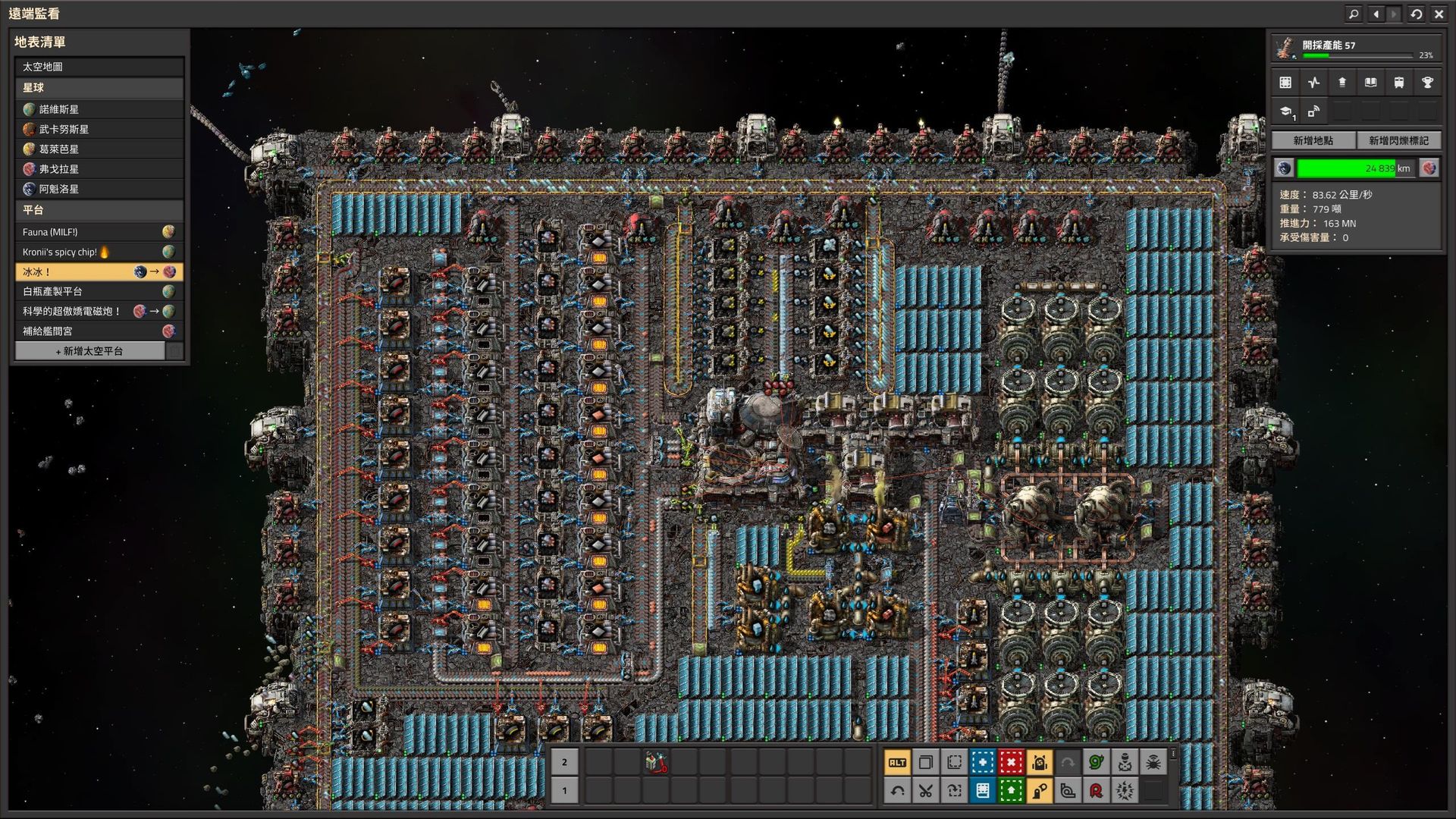Create a new blueprint from the shortcut bar
This screenshot has height=819, width=1456.
[x=983, y=763]
